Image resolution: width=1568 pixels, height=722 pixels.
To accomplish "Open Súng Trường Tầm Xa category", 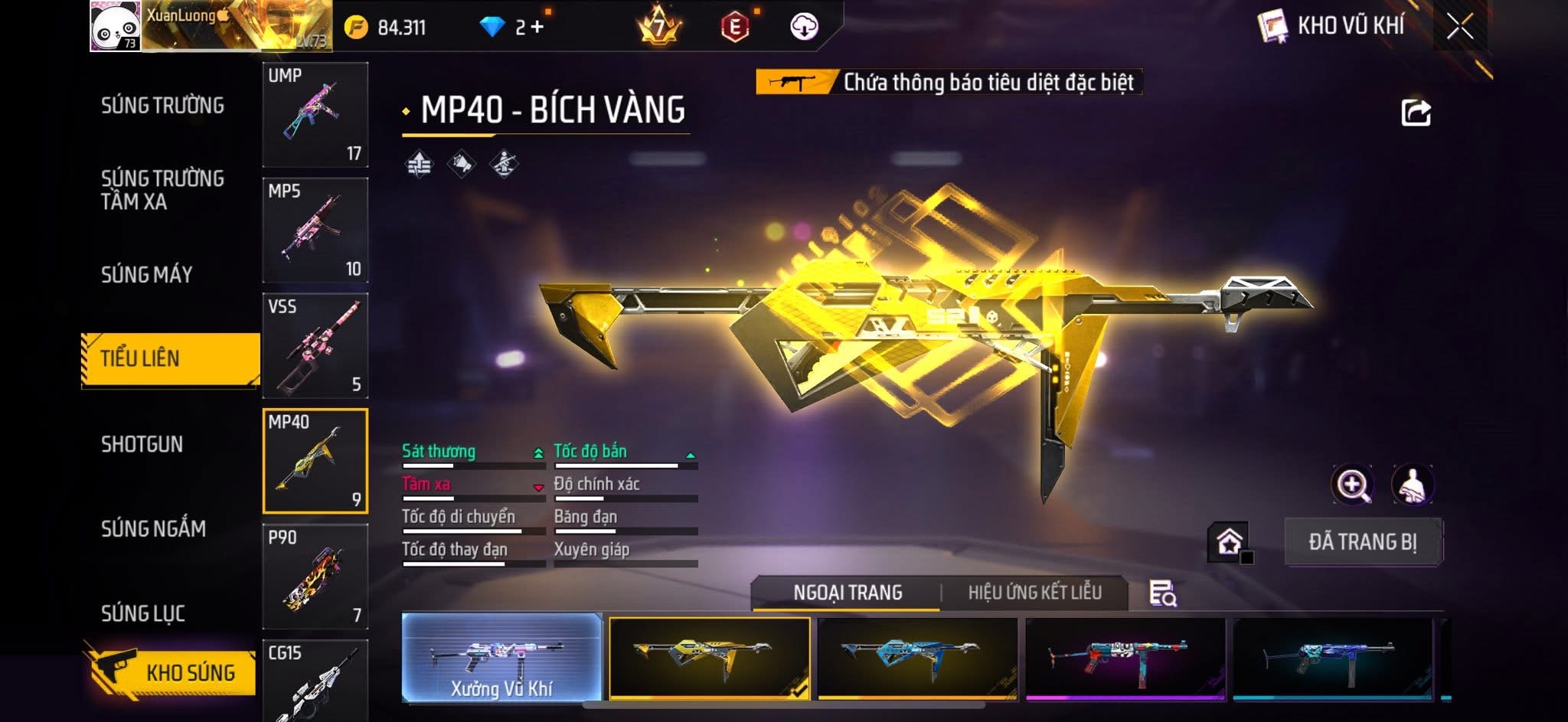I will 162,190.
